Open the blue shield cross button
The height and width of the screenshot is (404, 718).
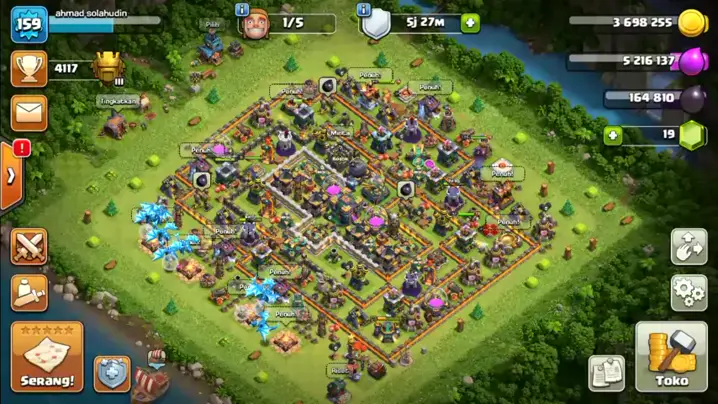pos(112,373)
